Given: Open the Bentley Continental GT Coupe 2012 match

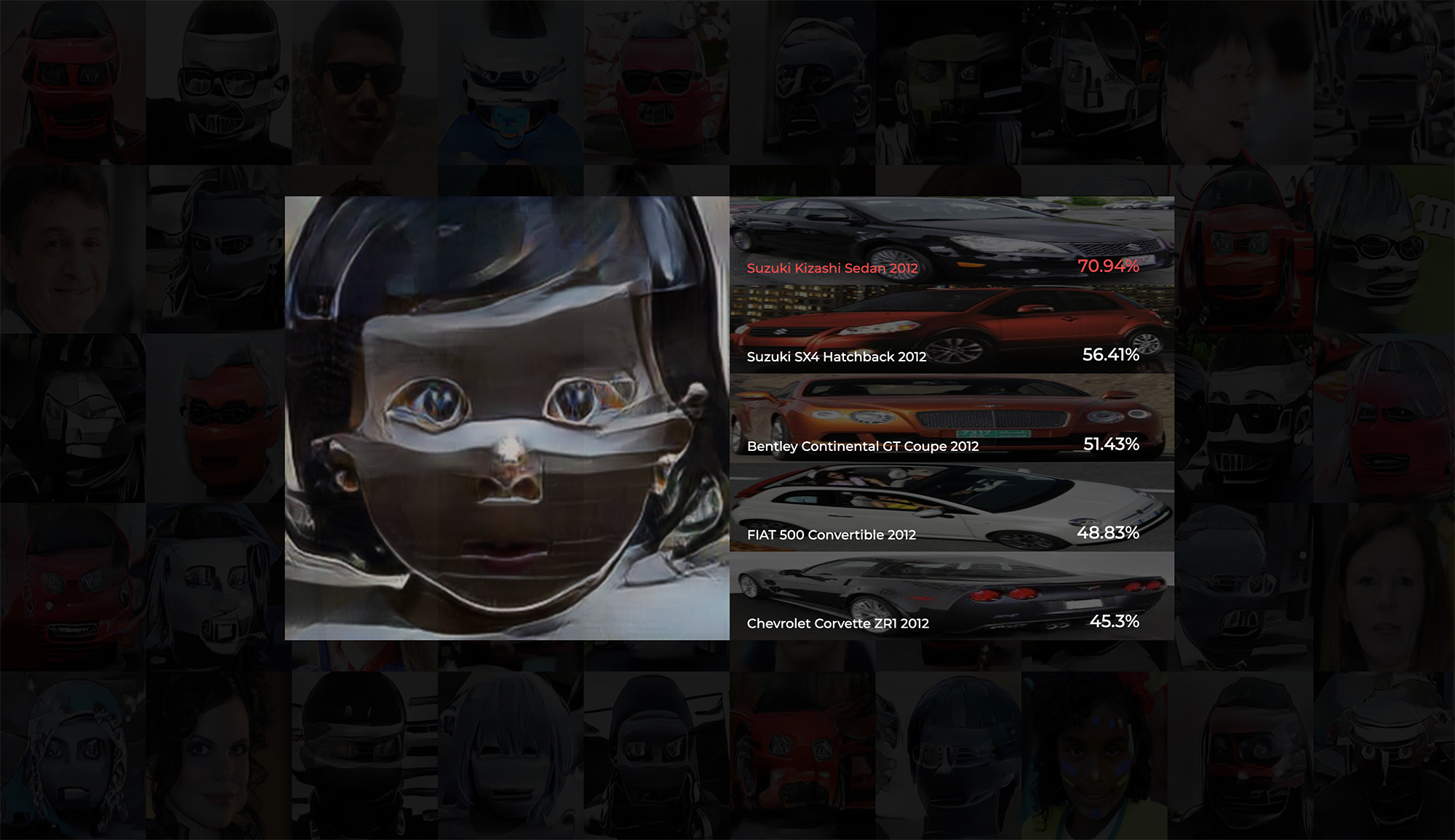Looking at the screenshot, I should 952,418.
